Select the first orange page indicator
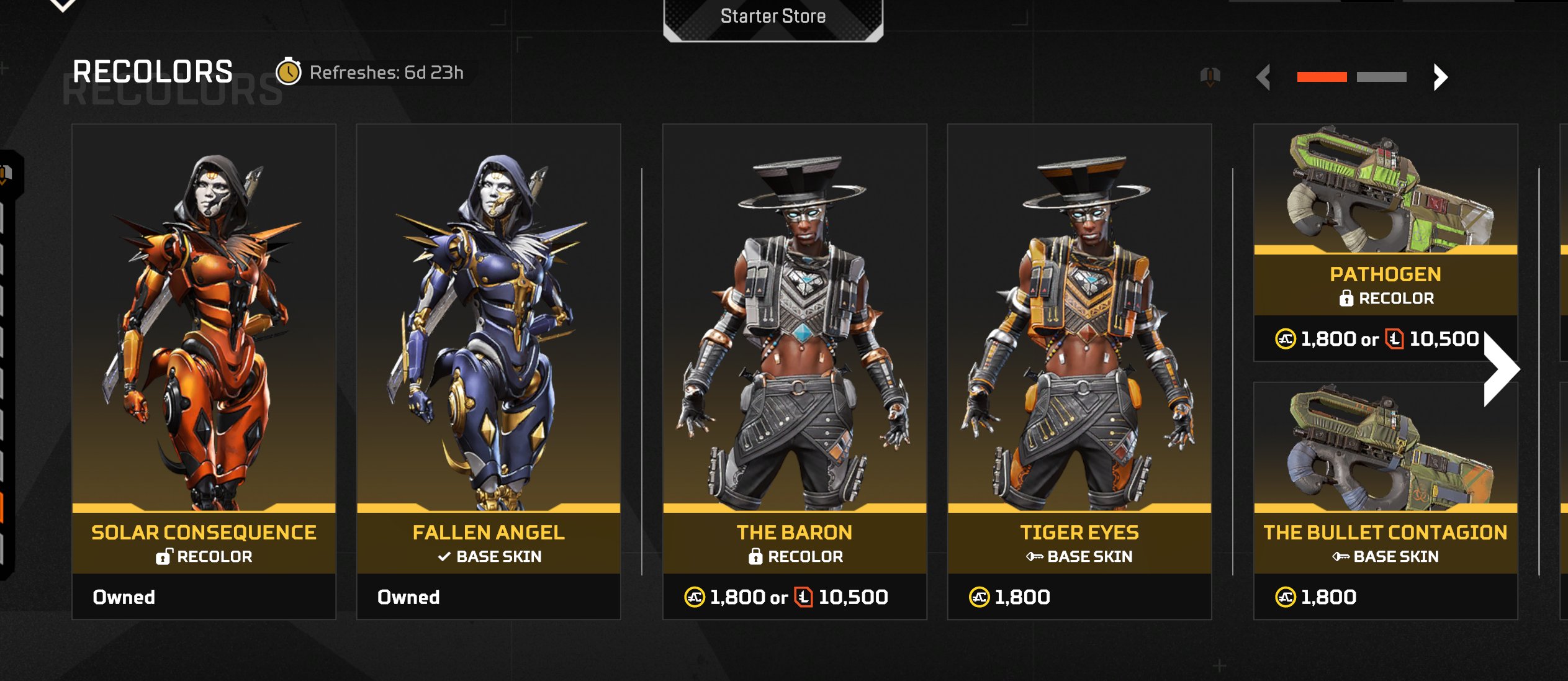The image size is (1568, 681). click(x=1322, y=77)
